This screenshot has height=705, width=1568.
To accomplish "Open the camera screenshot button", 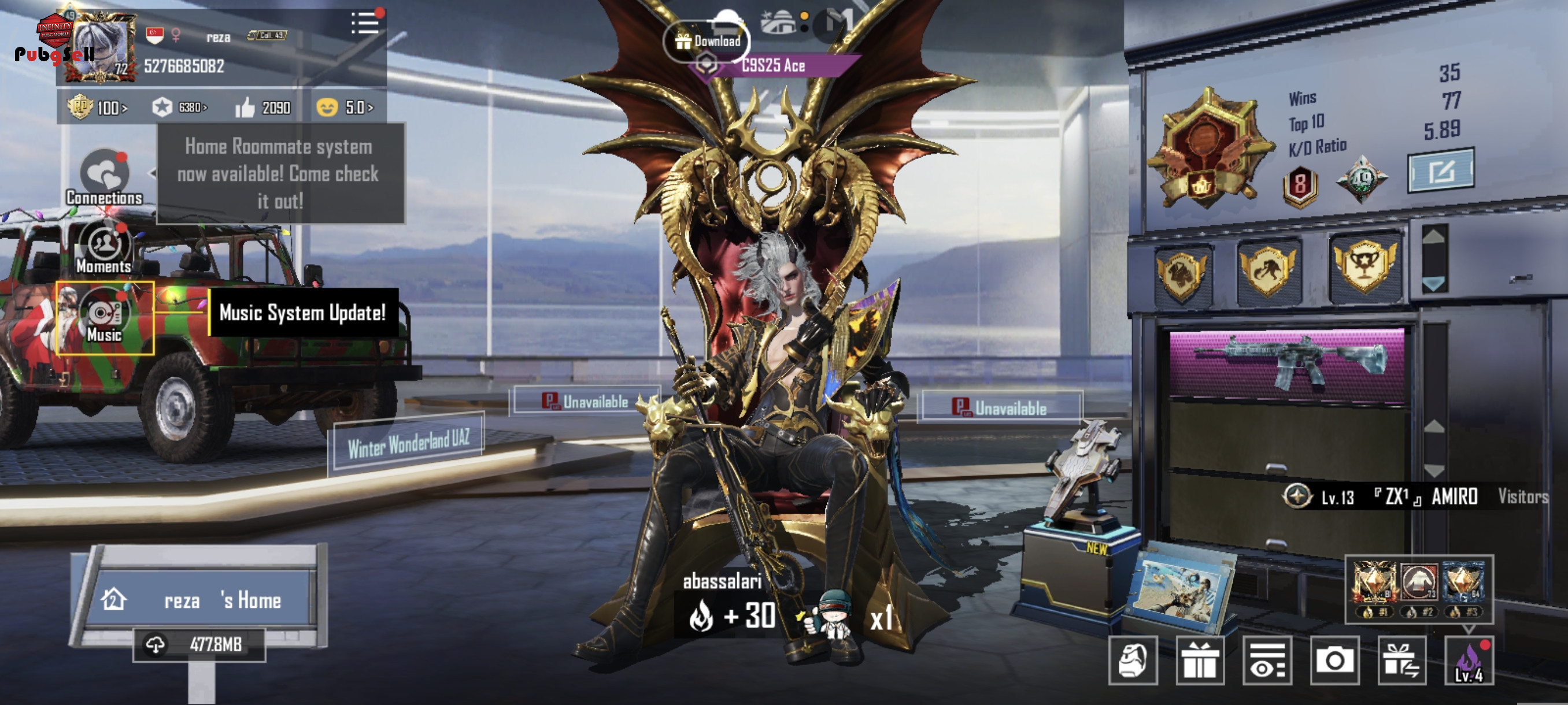I will pos(1334,661).
